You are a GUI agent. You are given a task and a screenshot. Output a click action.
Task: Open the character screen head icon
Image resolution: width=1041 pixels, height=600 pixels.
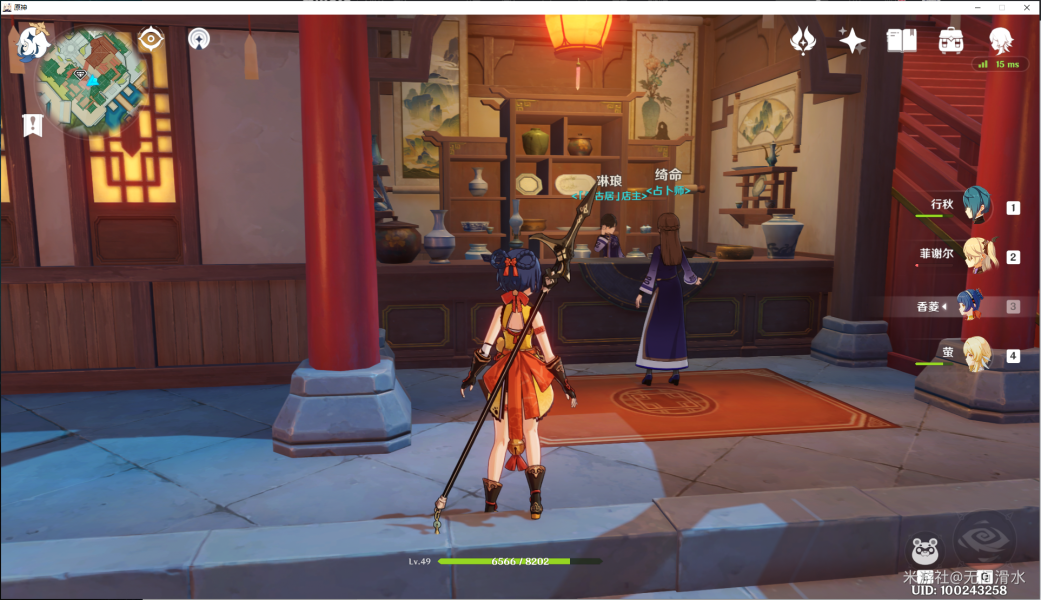coord(1000,39)
